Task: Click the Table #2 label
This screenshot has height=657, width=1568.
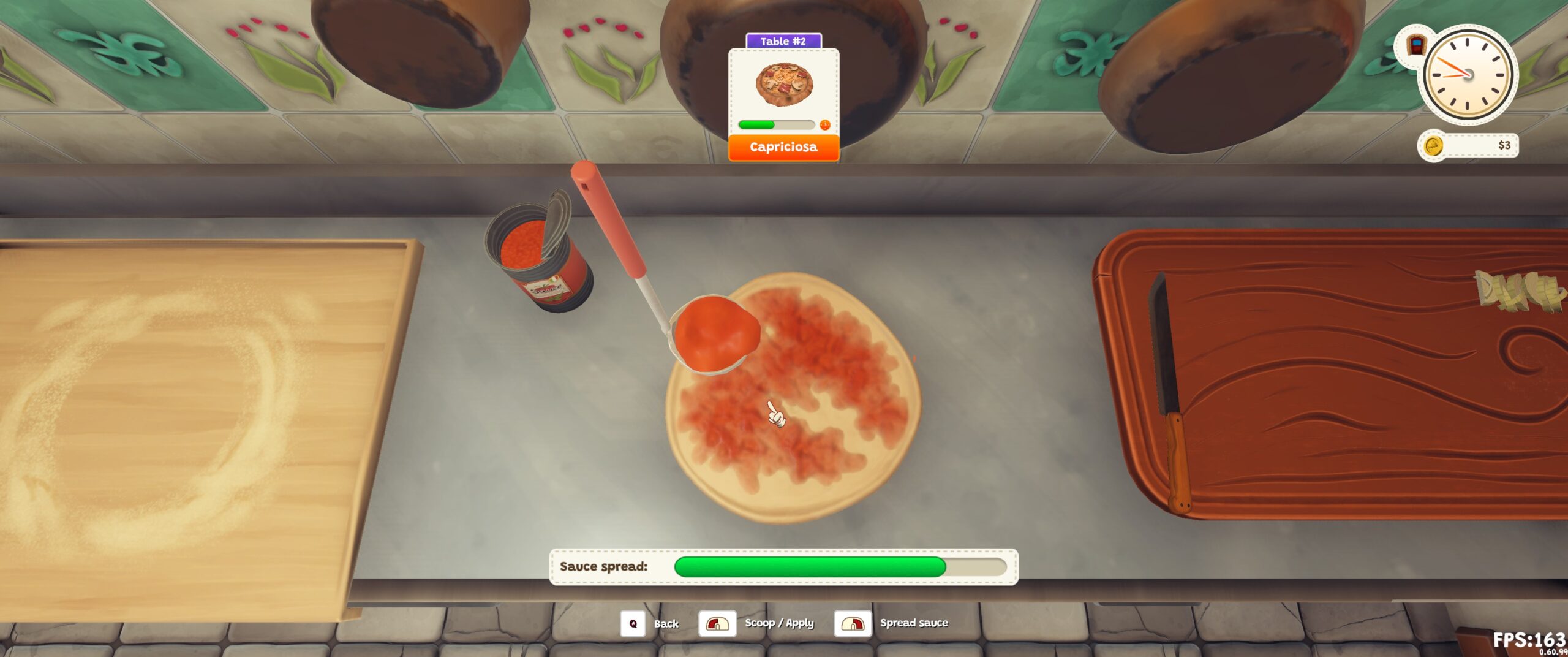Action: click(783, 40)
